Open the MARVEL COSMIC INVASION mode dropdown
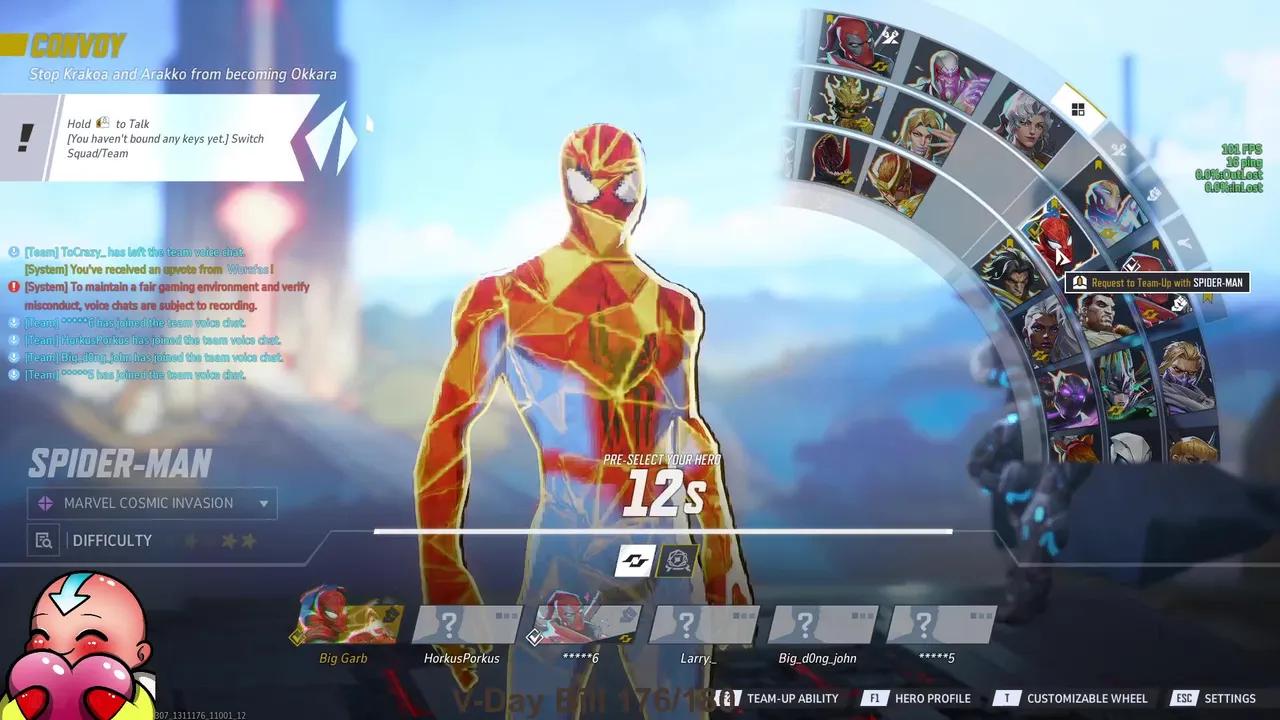The height and width of the screenshot is (720, 1280). coord(262,503)
